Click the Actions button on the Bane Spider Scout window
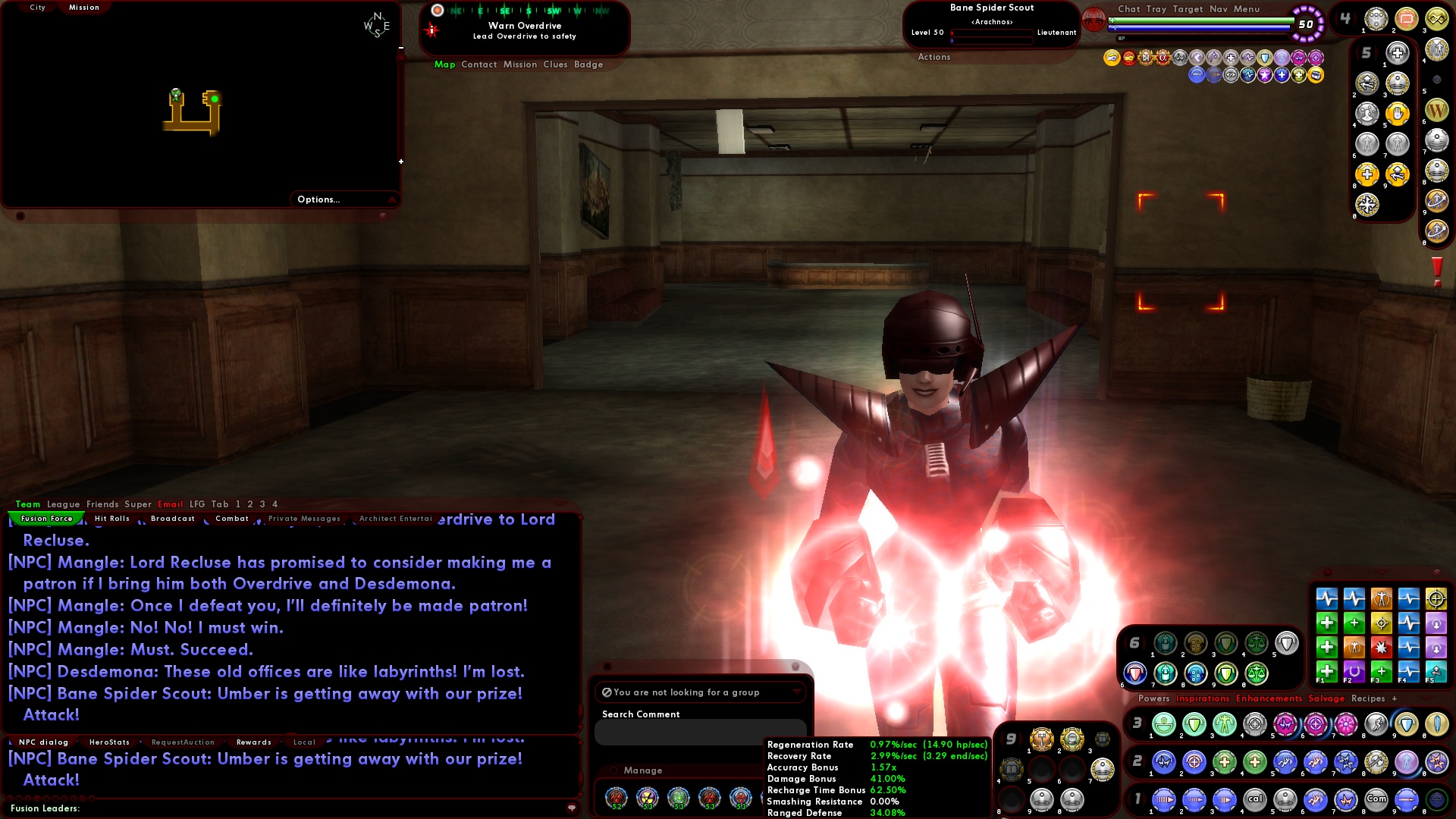The height and width of the screenshot is (819, 1456). coord(934,56)
